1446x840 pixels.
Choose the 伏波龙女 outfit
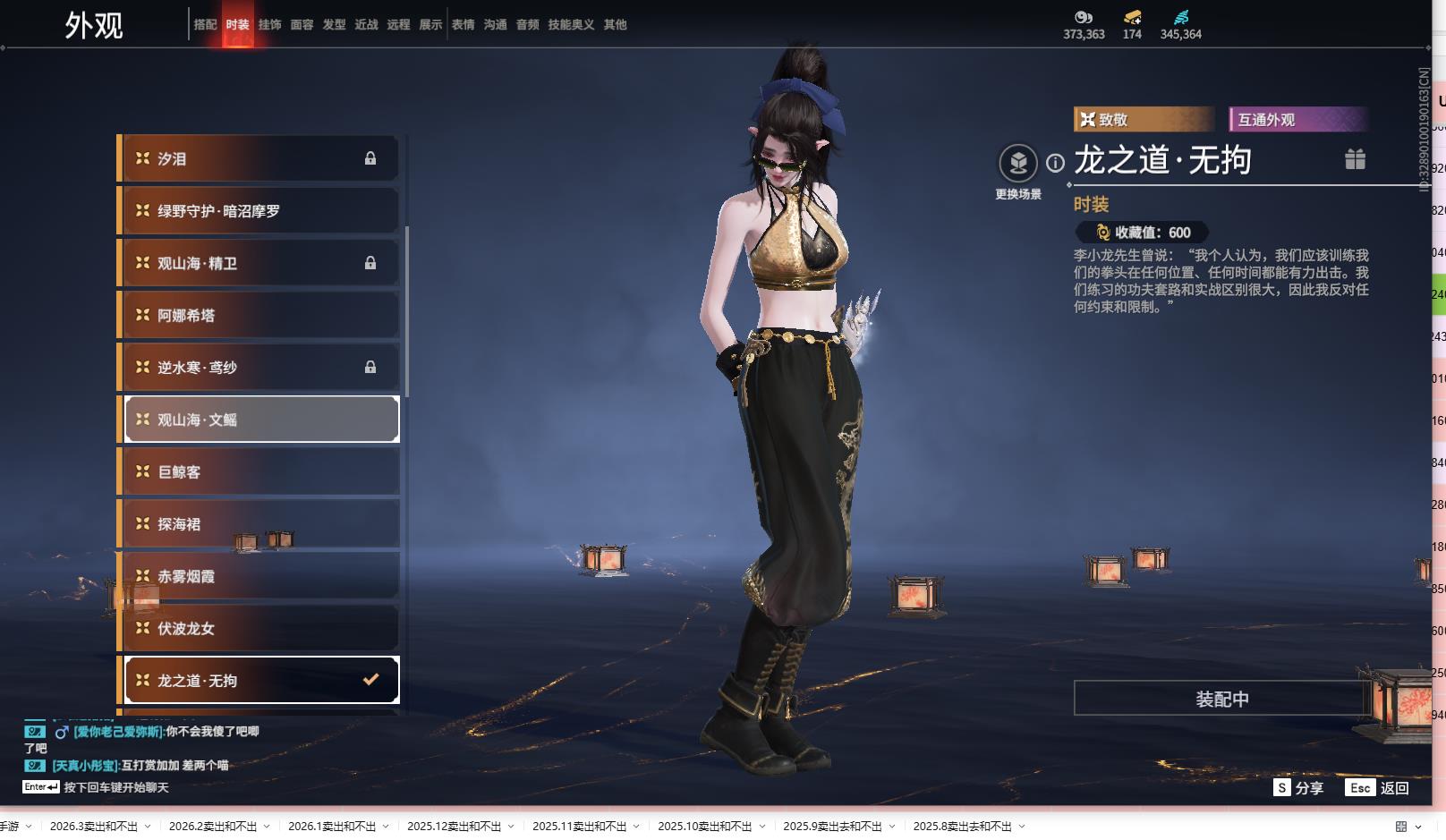(259, 629)
